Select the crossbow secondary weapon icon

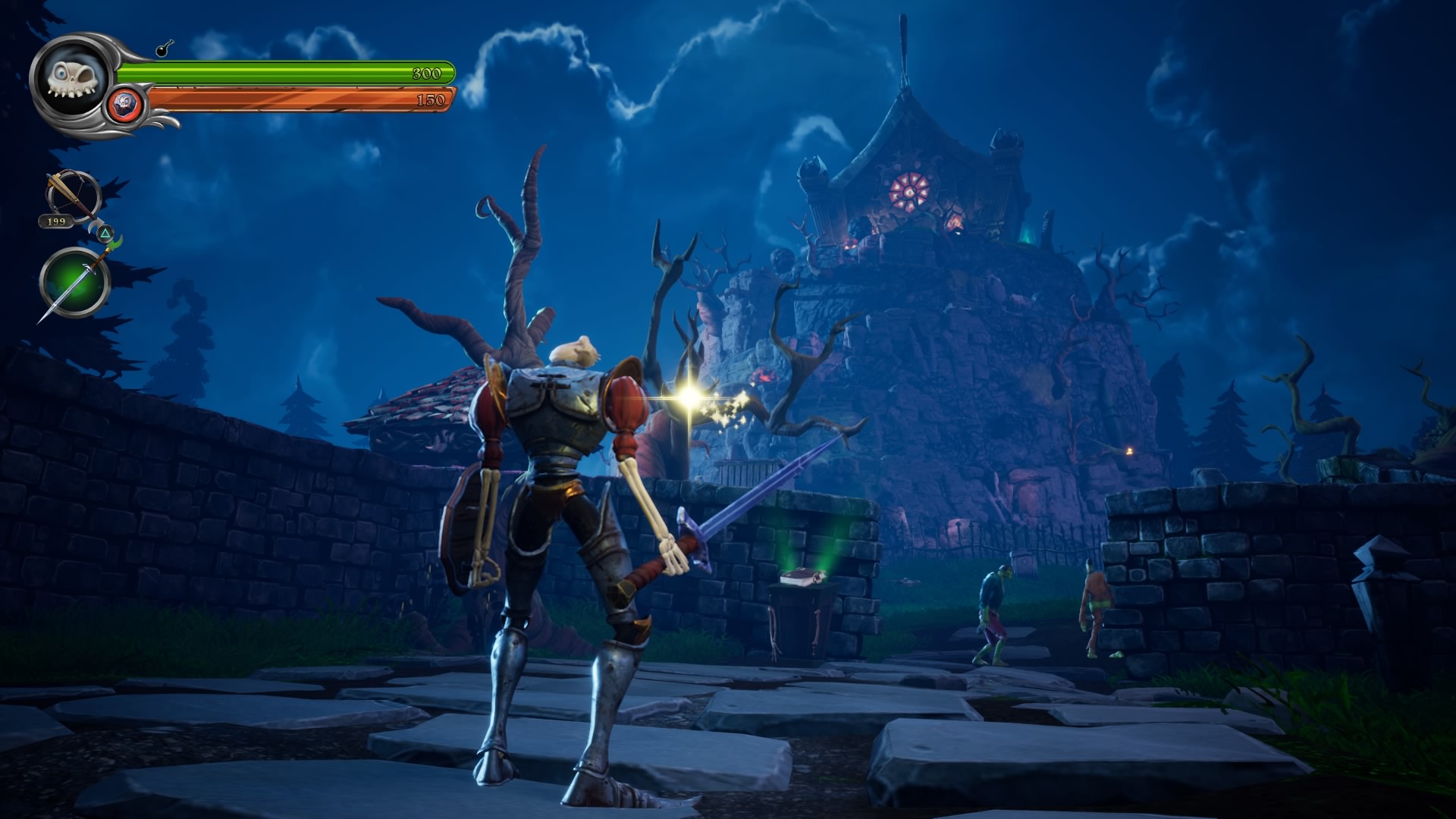[72, 196]
